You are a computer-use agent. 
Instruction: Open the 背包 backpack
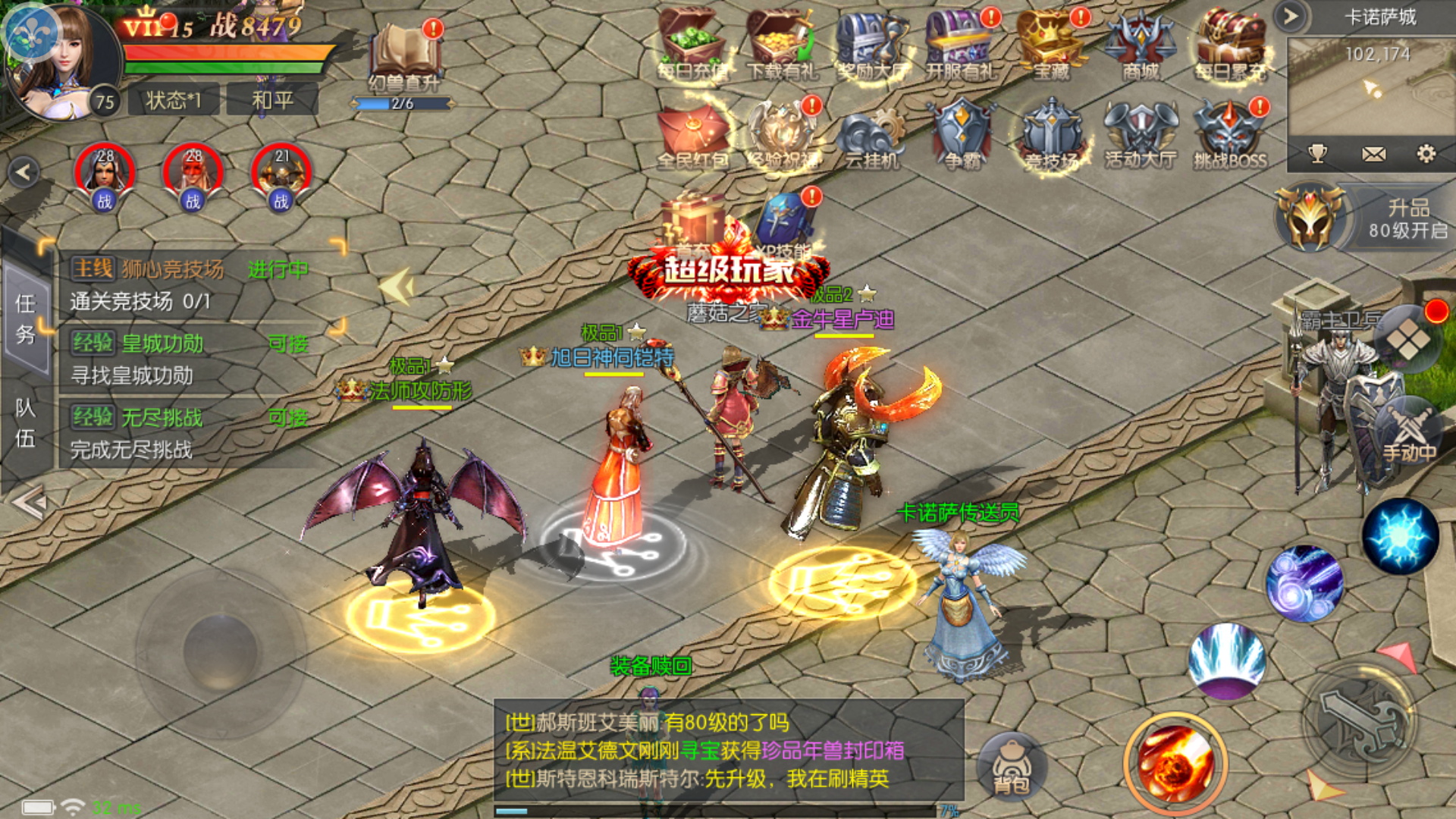1012,766
